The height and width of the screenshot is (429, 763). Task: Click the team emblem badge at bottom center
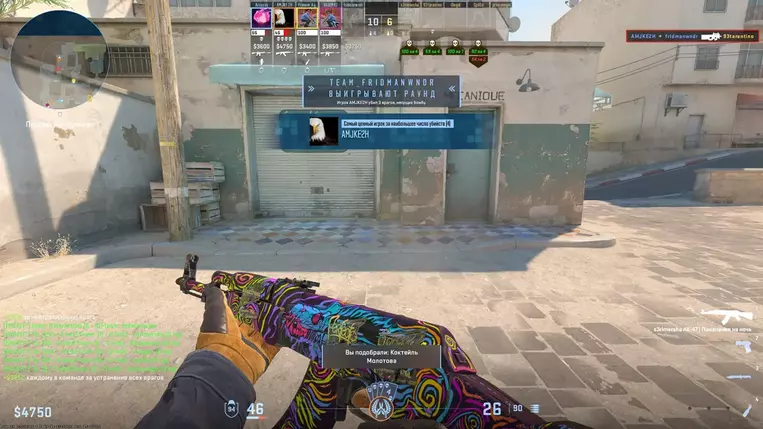pyautogui.click(x=381, y=398)
